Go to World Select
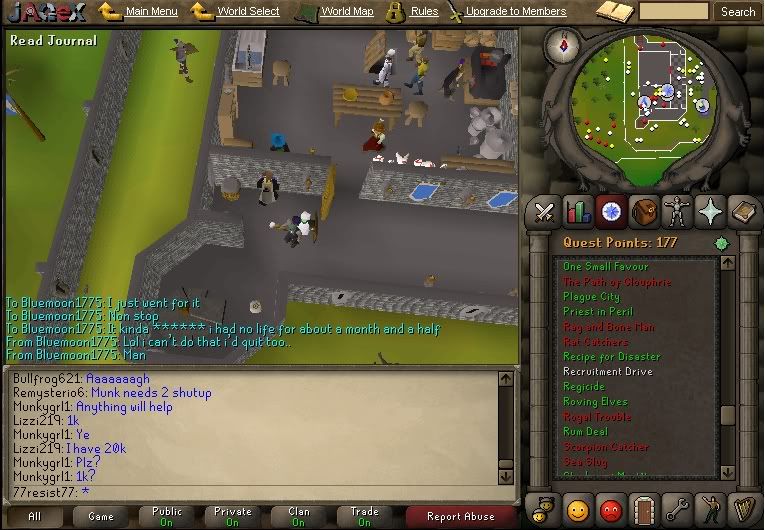This screenshot has height=530, width=765. pos(248,12)
